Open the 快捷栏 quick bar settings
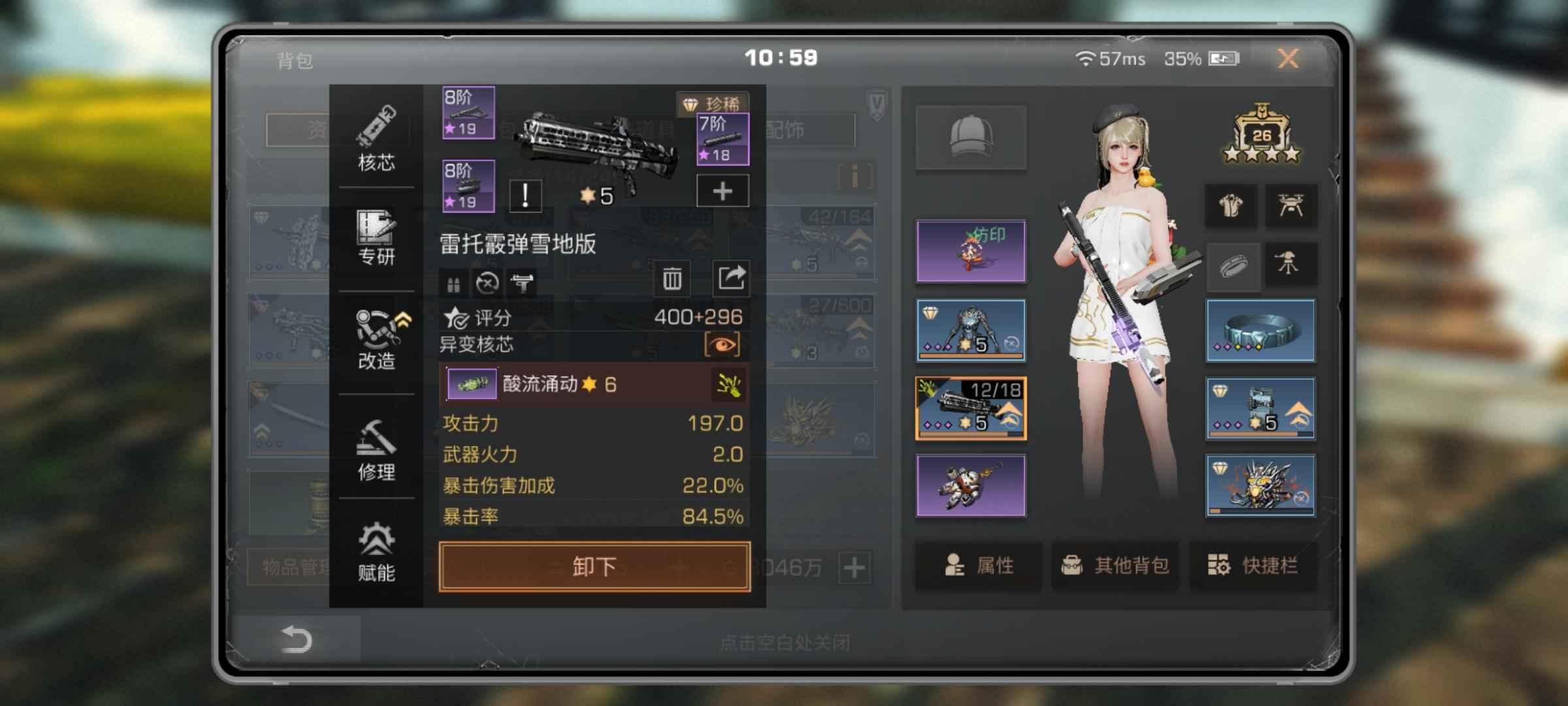The image size is (1568, 706). [1252, 565]
